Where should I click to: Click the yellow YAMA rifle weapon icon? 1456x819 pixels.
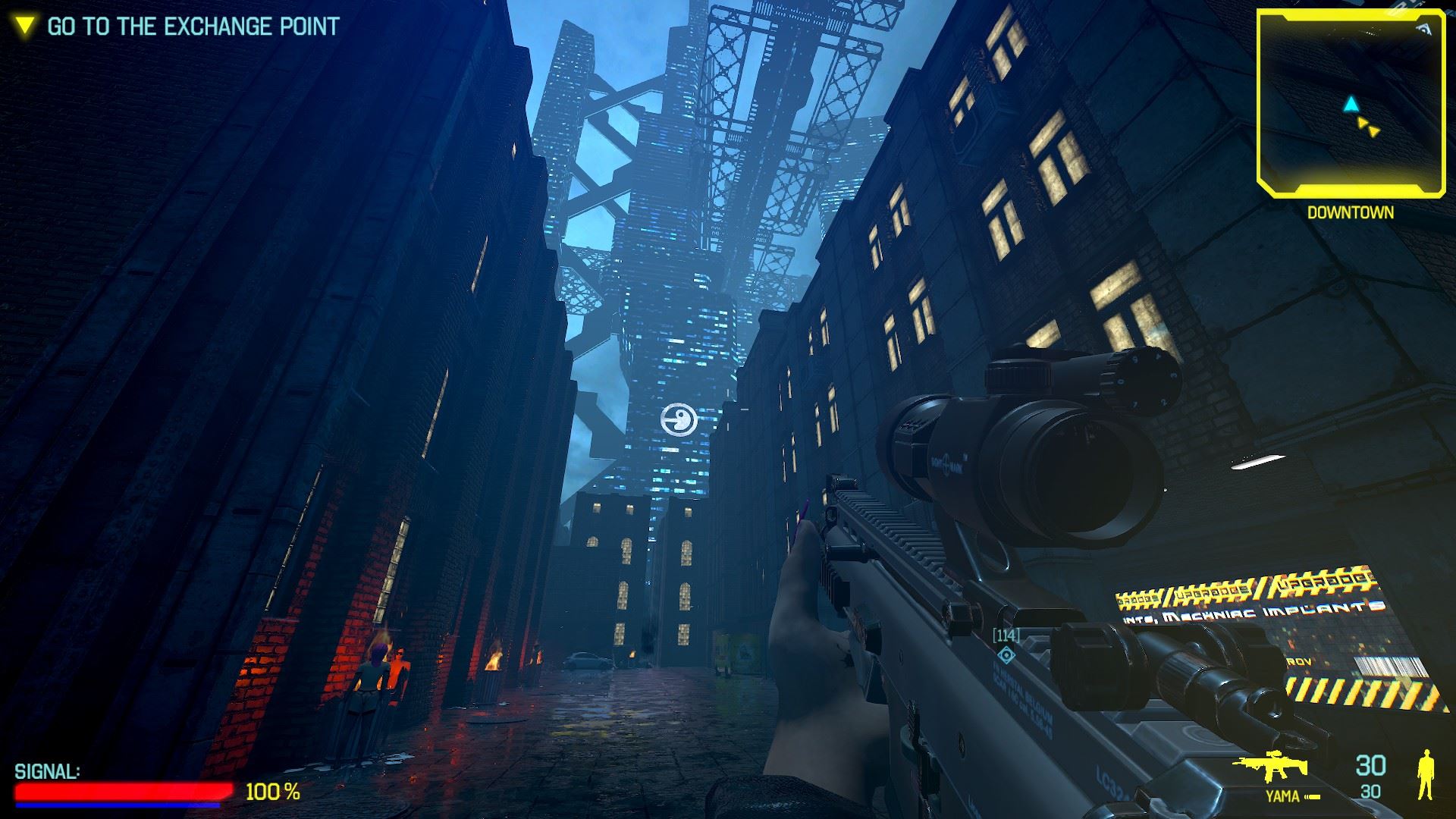click(x=1274, y=767)
